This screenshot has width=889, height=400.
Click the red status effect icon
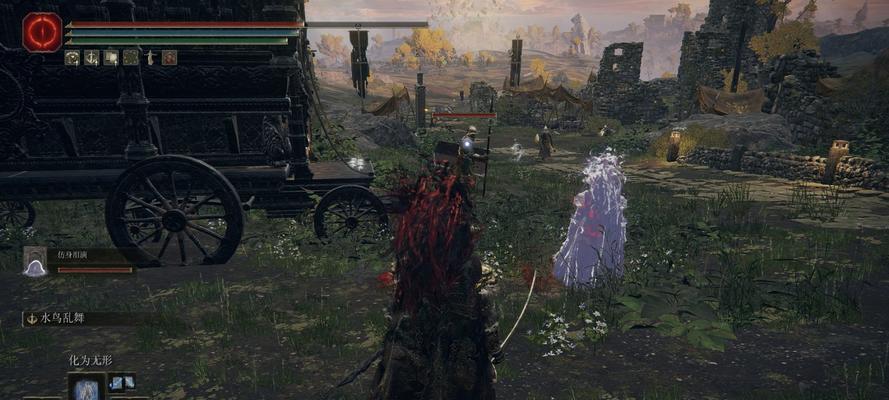(x=169, y=58)
